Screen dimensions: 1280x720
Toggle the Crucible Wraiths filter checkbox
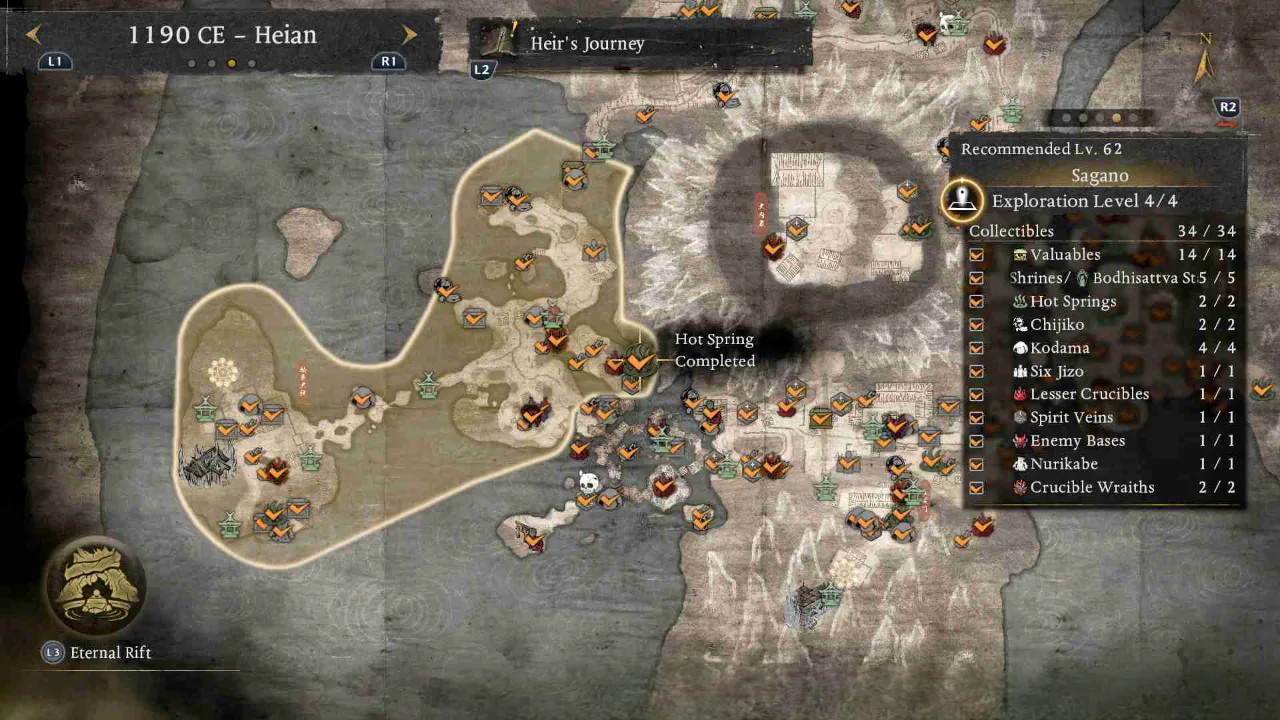[976, 488]
